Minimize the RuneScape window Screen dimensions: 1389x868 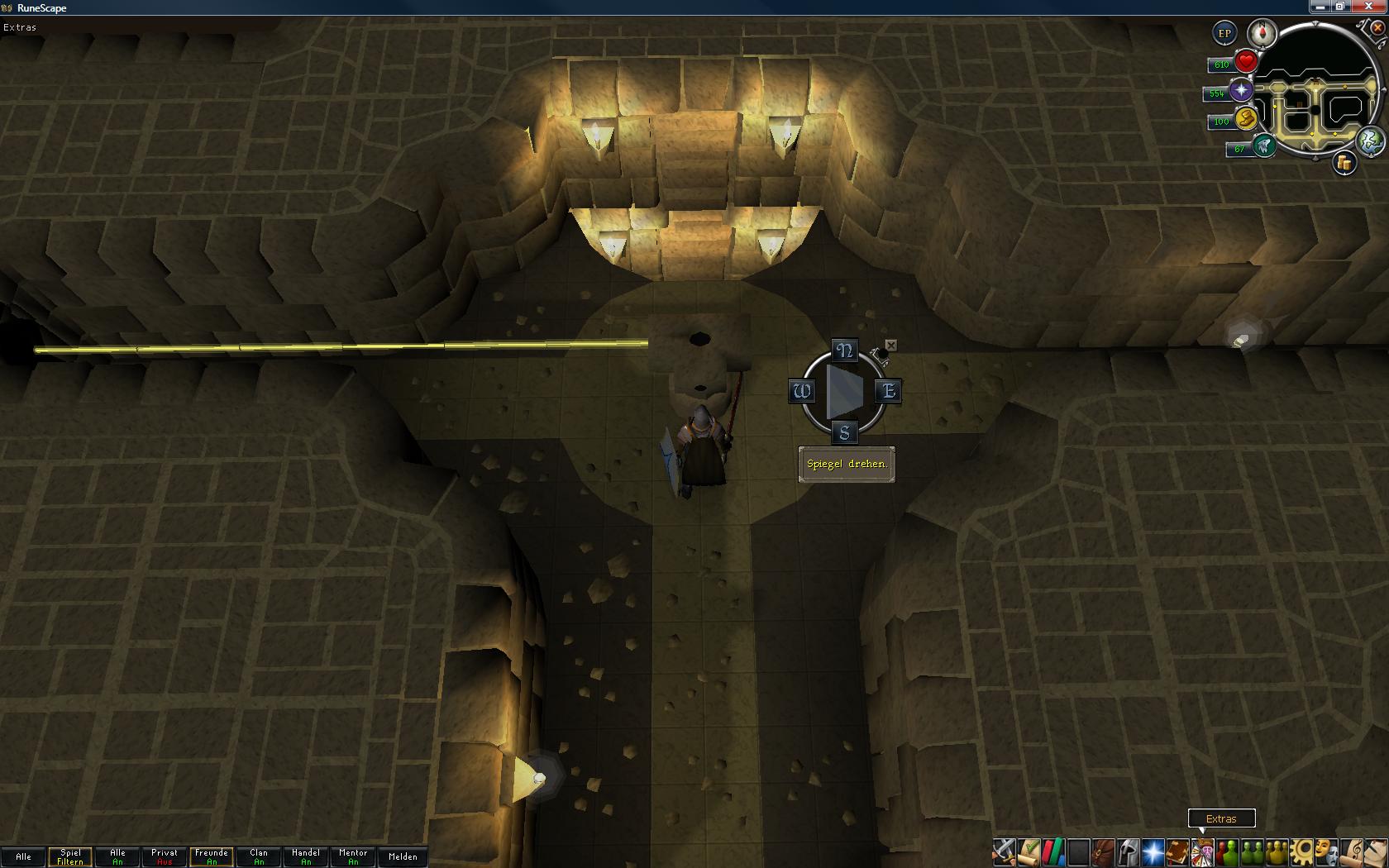click(x=1320, y=7)
